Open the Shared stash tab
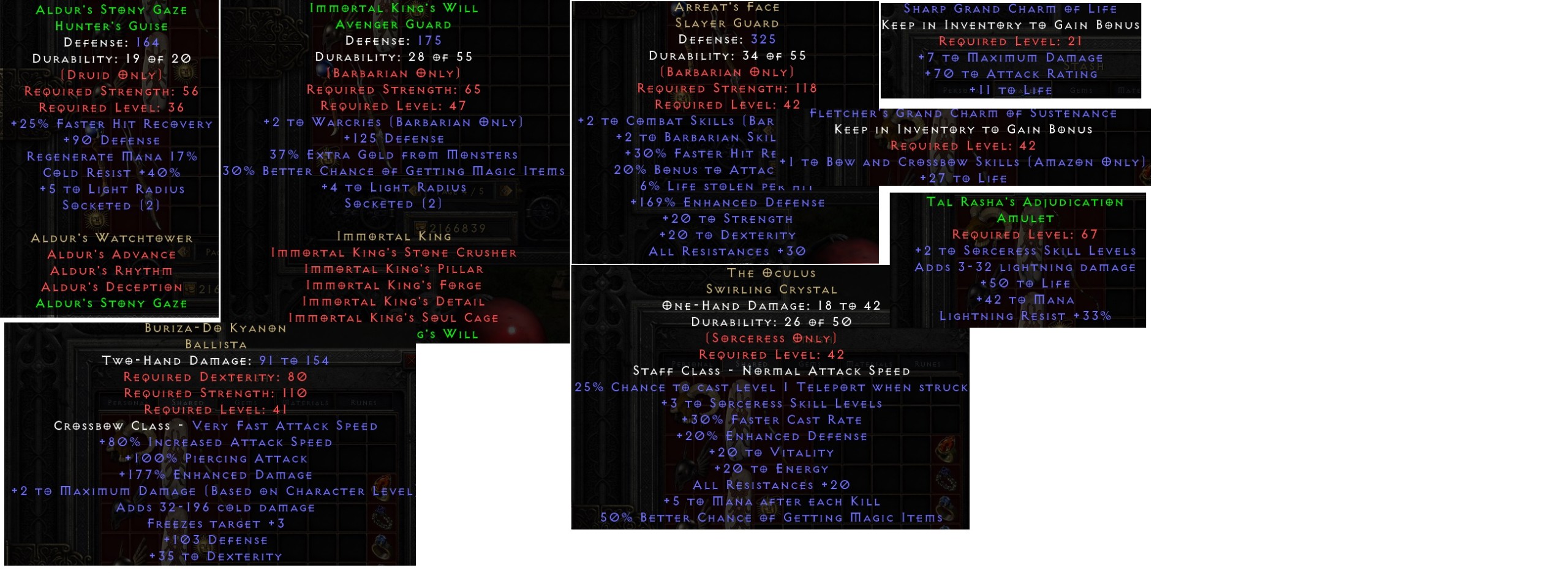1568x576 pixels. [x=187, y=402]
